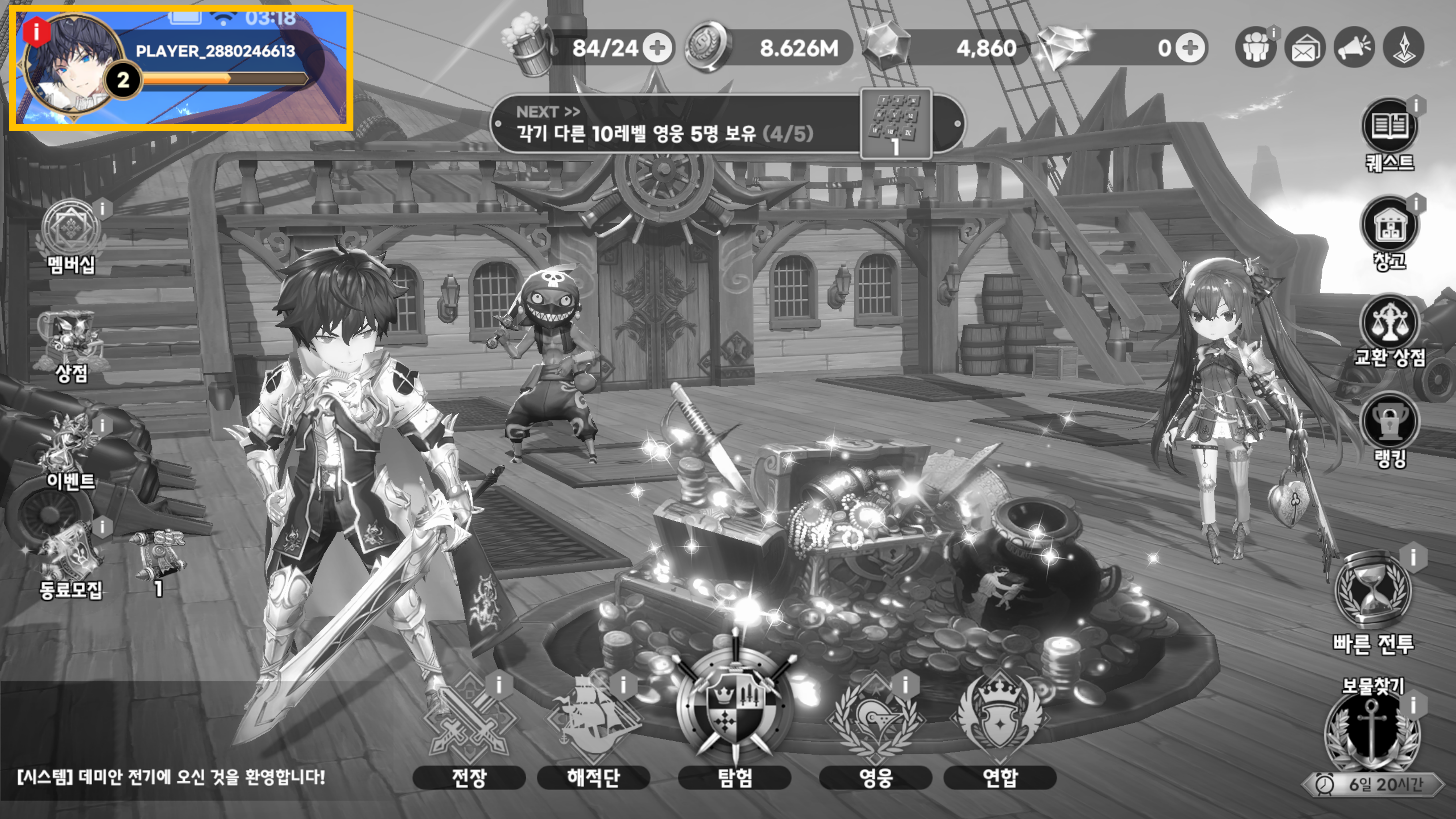Open the mailbox envelope icon
Screen dimensions: 1456x819
1304,47
